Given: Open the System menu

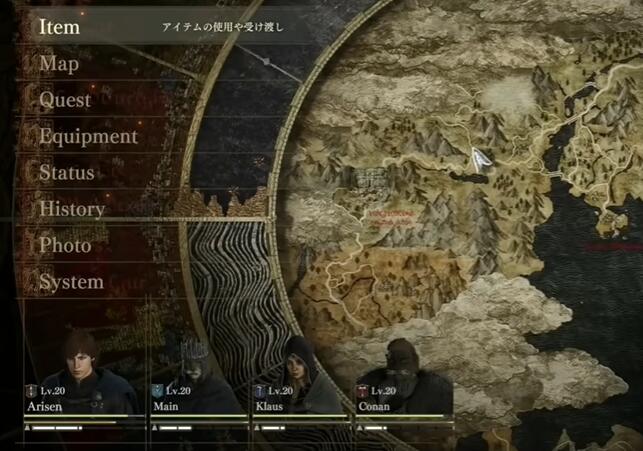Looking at the screenshot, I should (x=71, y=282).
